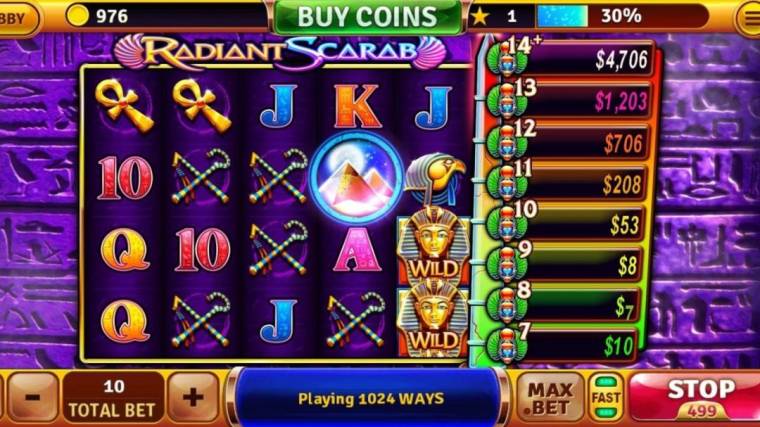Toggle the FAST spin mode

(x=603, y=398)
